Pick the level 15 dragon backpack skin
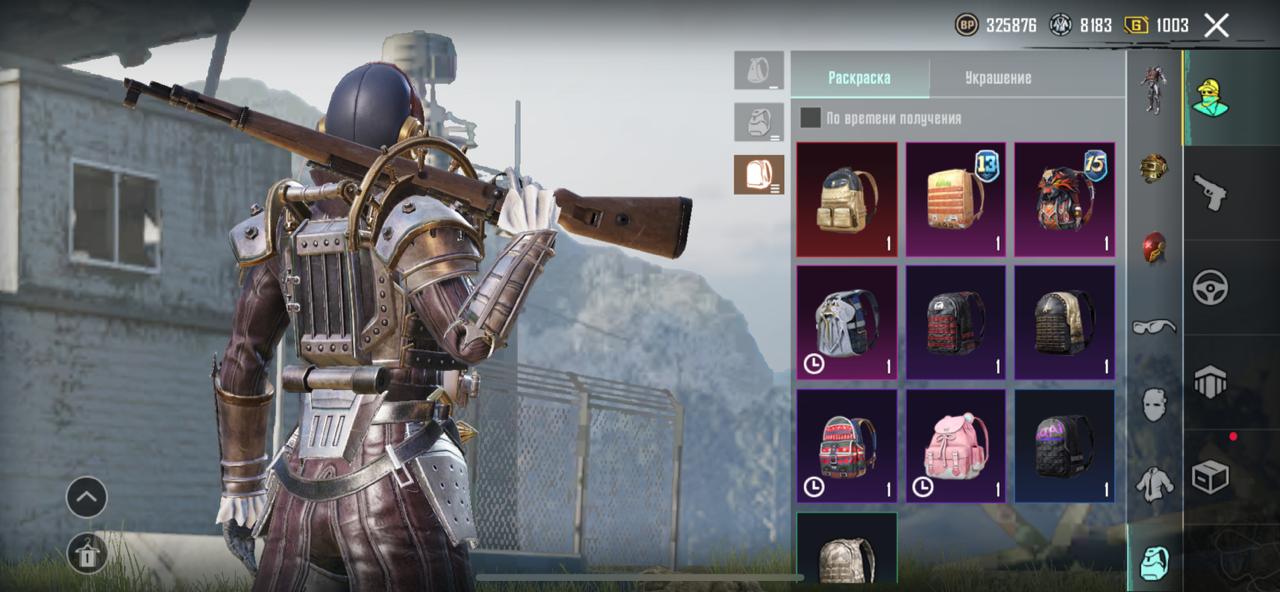This screenshot has height=592, width=1280. click(x=1065, y=199)
